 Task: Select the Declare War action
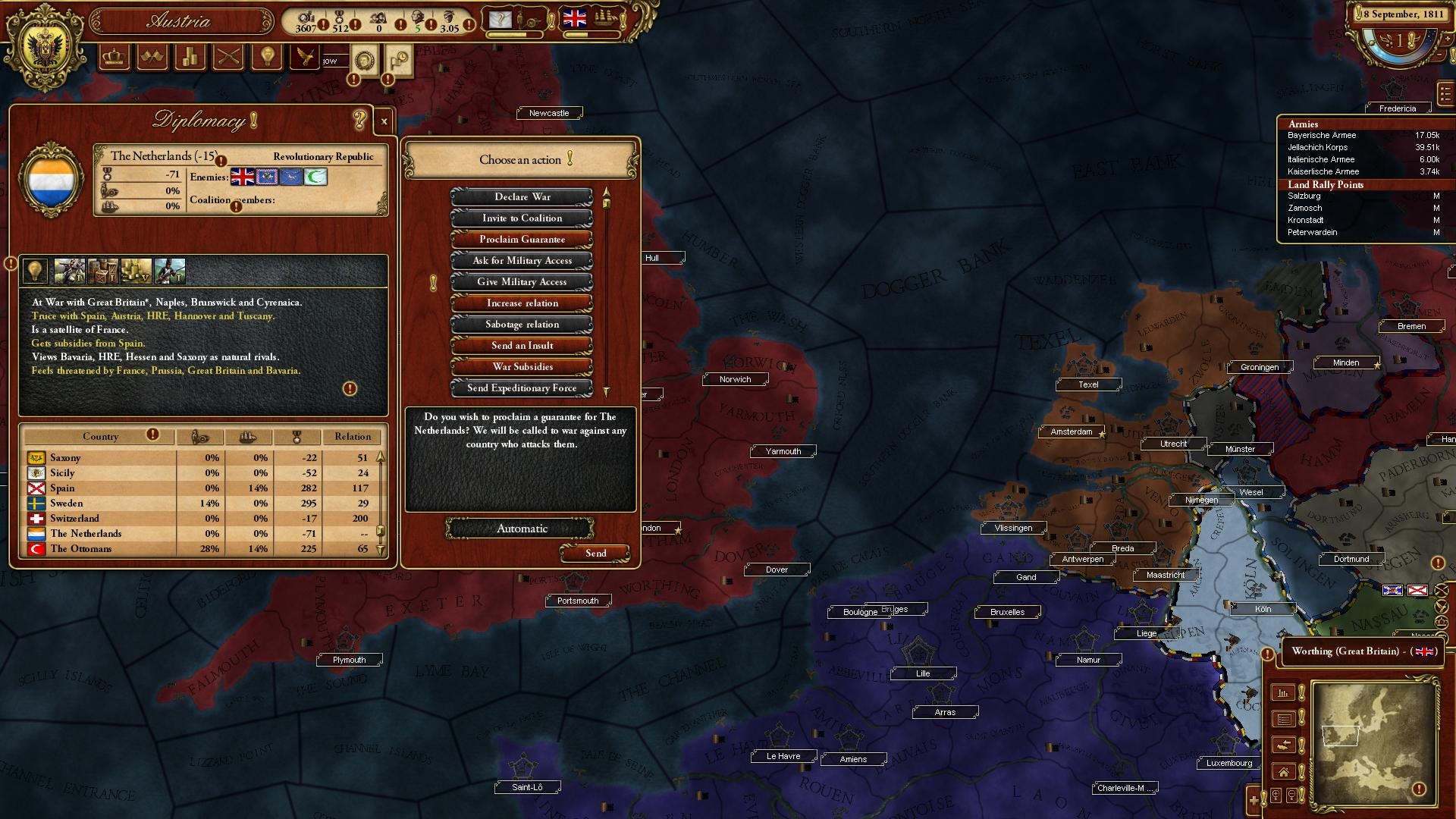point(522,197)
